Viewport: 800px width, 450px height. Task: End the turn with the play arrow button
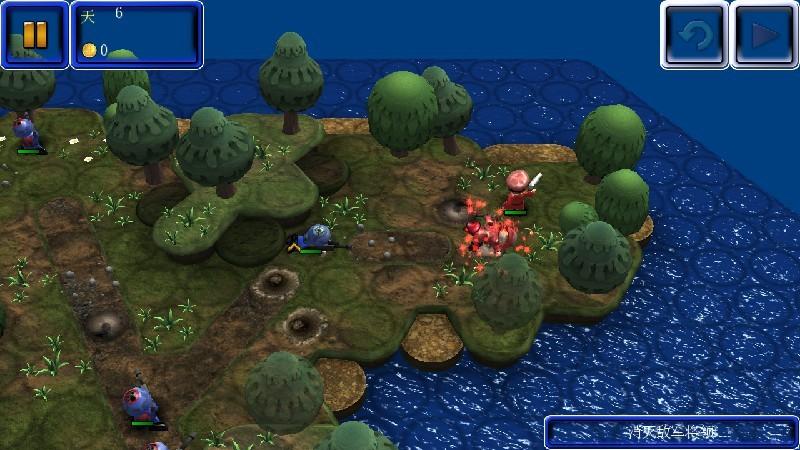[763, 34]
